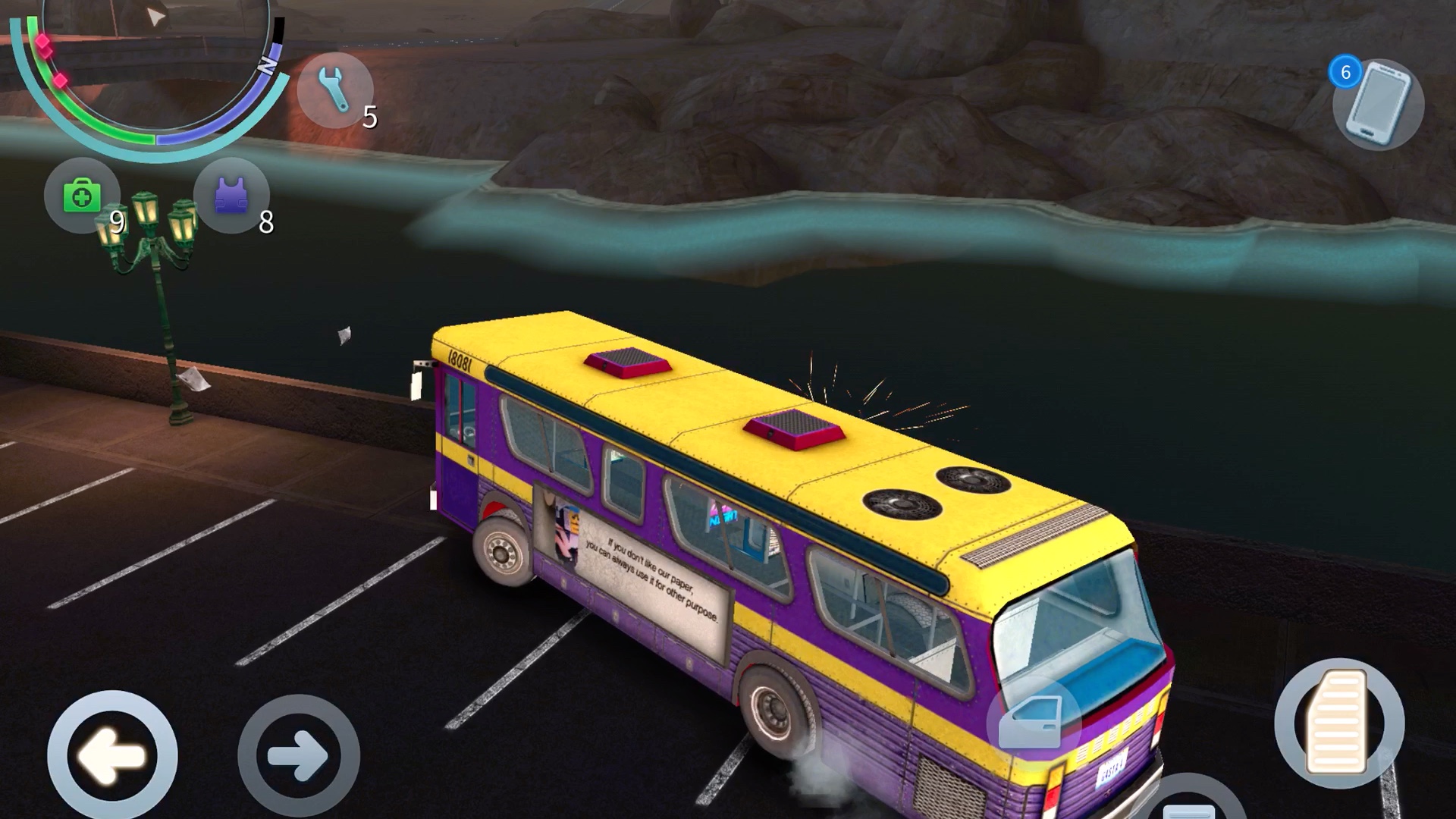Use the green medkit item
The height and width of the screenshot is (819, 1456).
tap(82, 196)
